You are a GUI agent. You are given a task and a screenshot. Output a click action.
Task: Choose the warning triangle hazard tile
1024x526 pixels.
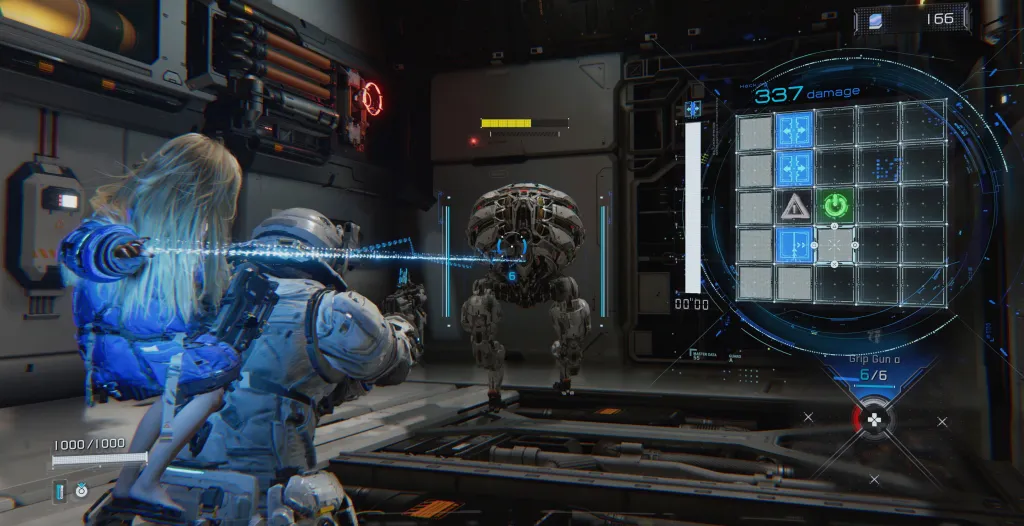tap(795, 206)
